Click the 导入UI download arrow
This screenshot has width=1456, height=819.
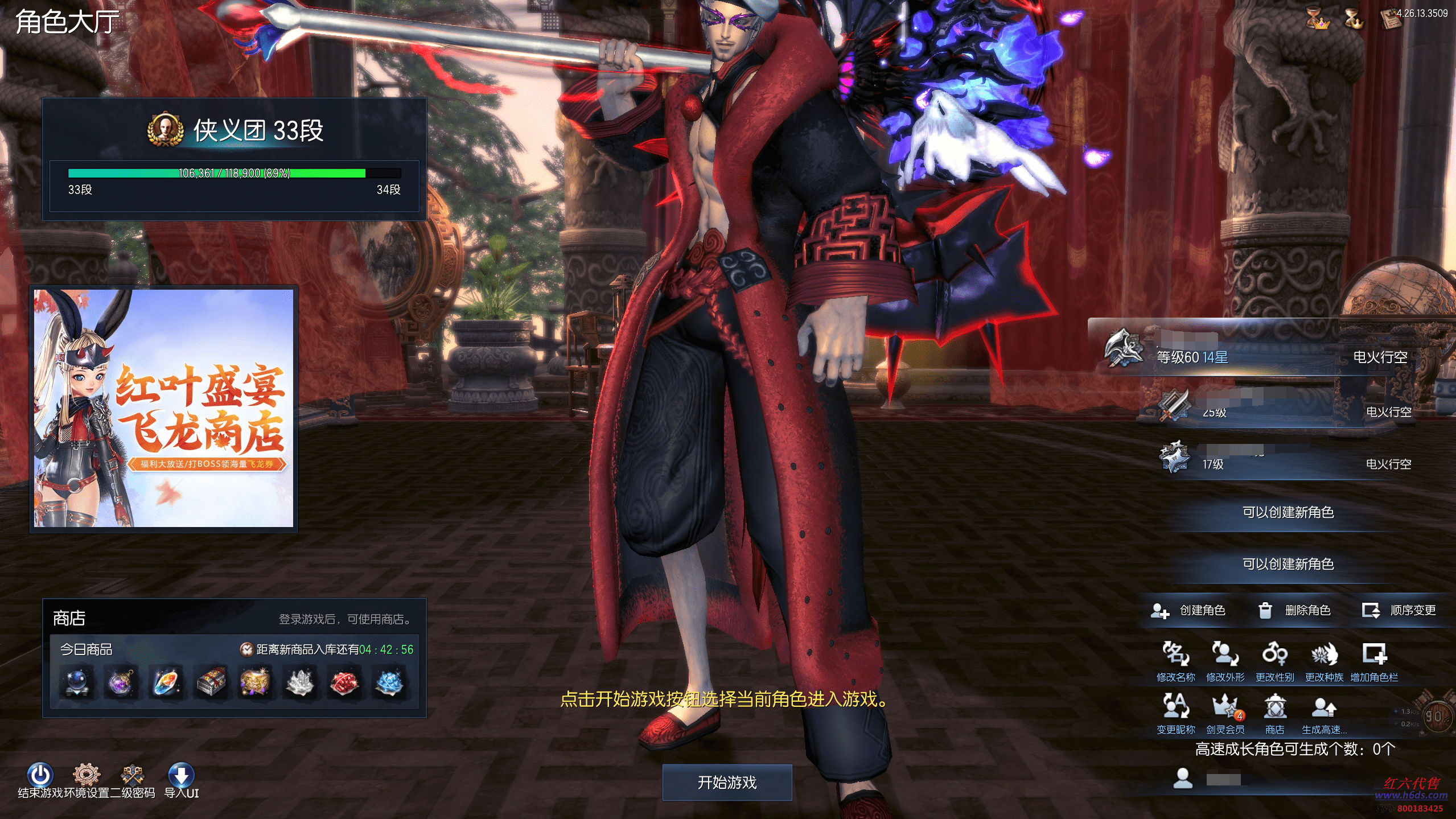(181, 775)
